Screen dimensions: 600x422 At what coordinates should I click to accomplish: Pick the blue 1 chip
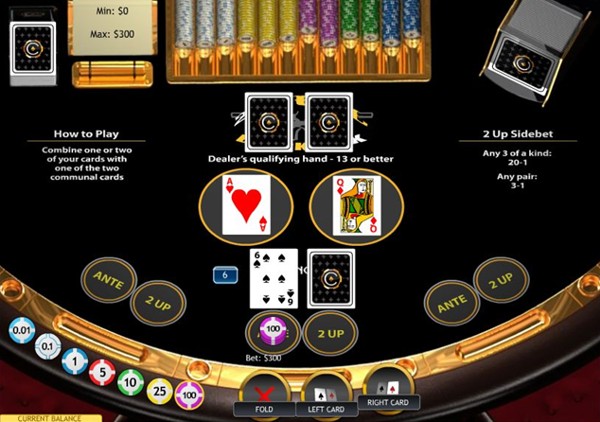pos(73,361)
